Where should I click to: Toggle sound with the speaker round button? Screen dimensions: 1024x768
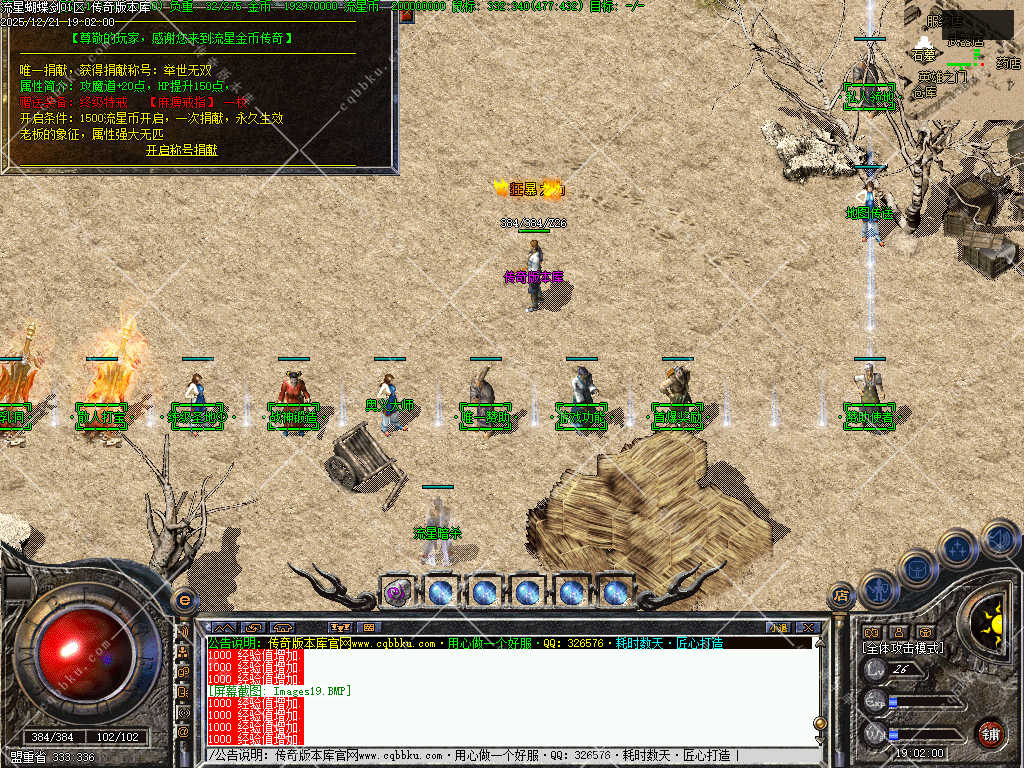(999, 539)
